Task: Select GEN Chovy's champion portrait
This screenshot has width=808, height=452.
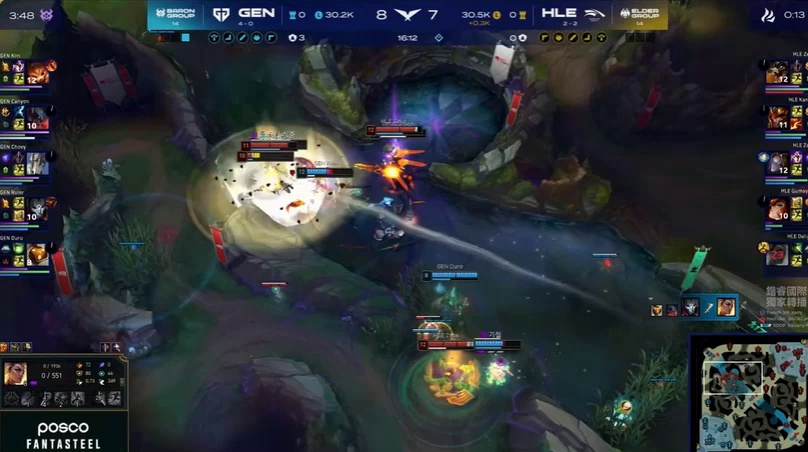Action: click(x=38, y=163)
